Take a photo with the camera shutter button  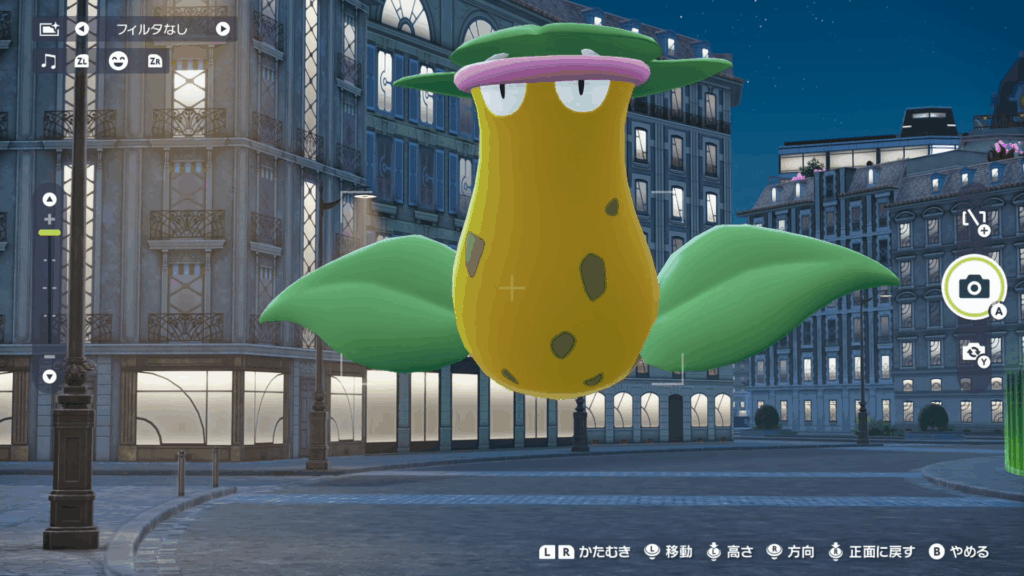pyautogui.click(x=973, y=288)
